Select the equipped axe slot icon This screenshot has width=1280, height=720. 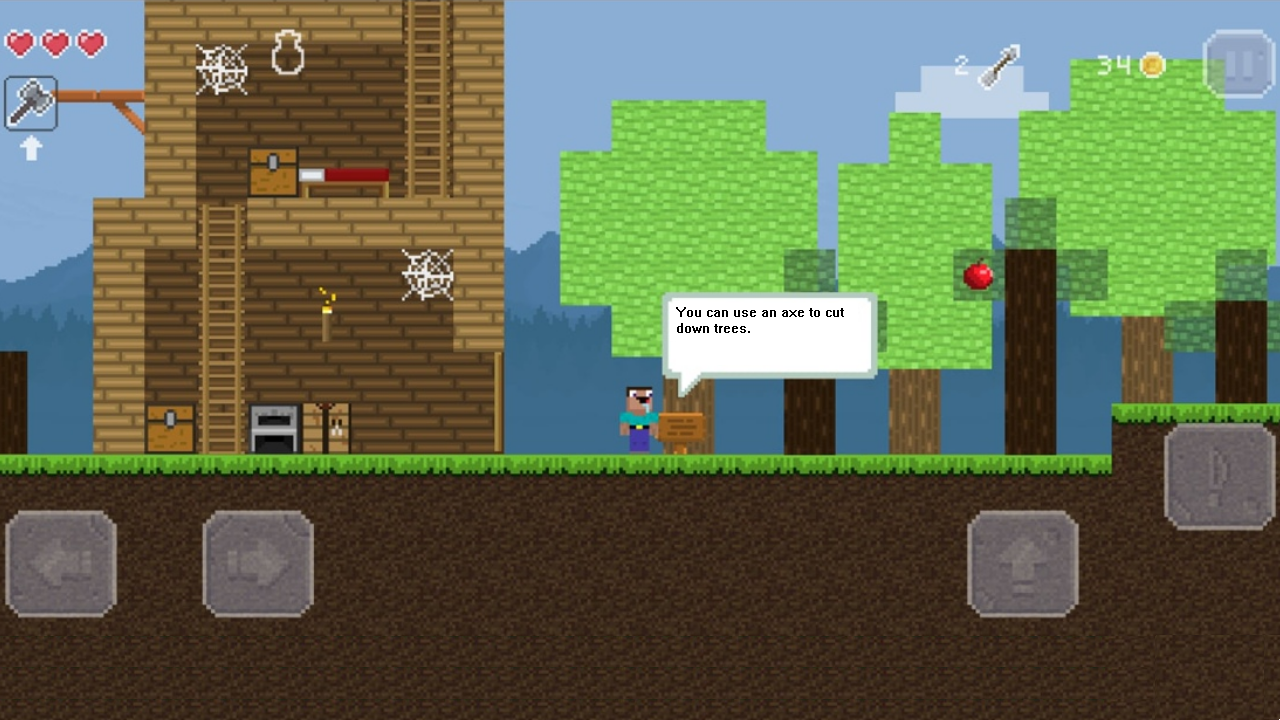coord(30,103)
